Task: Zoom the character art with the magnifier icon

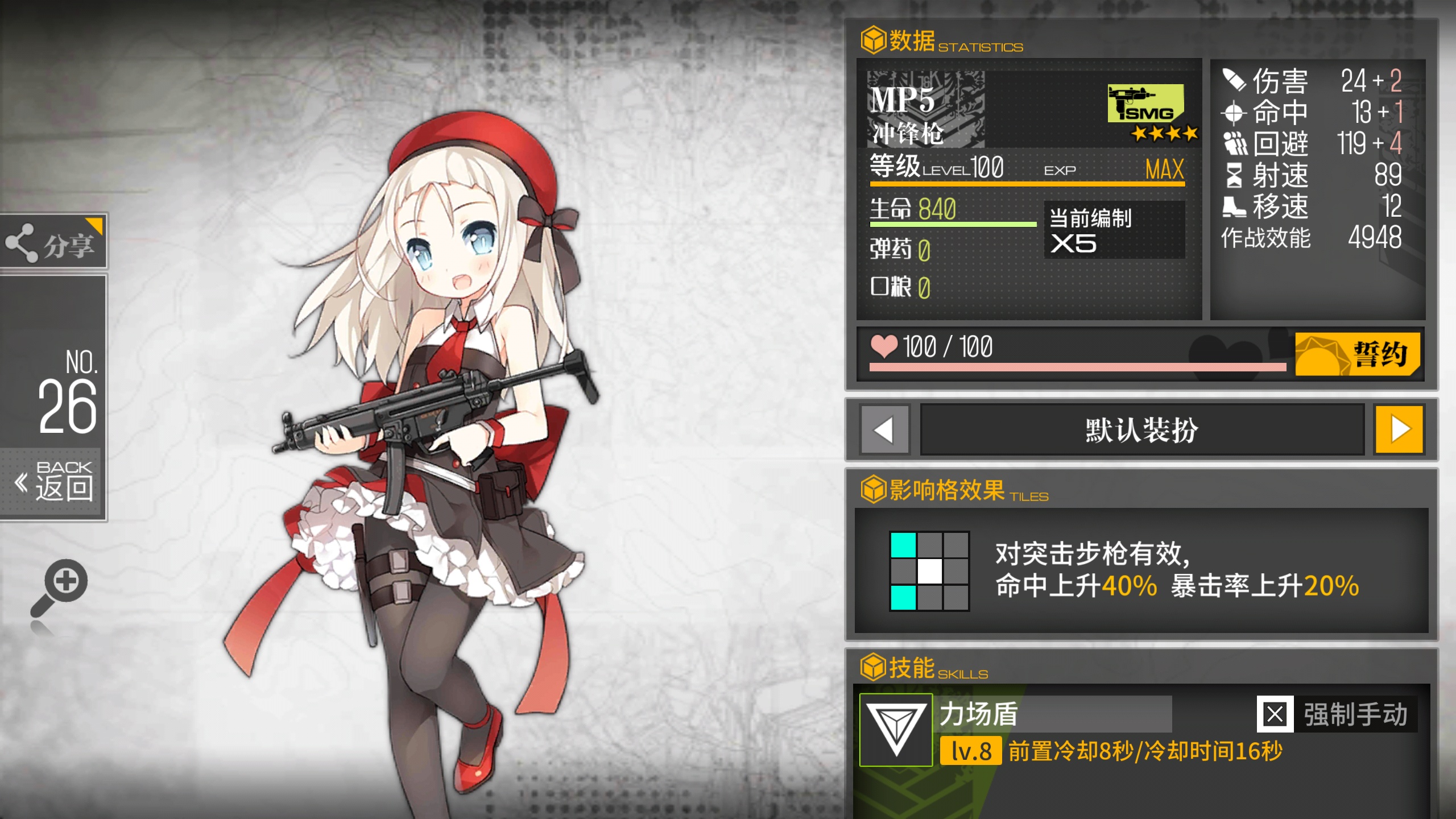Action: coord(61,587)
